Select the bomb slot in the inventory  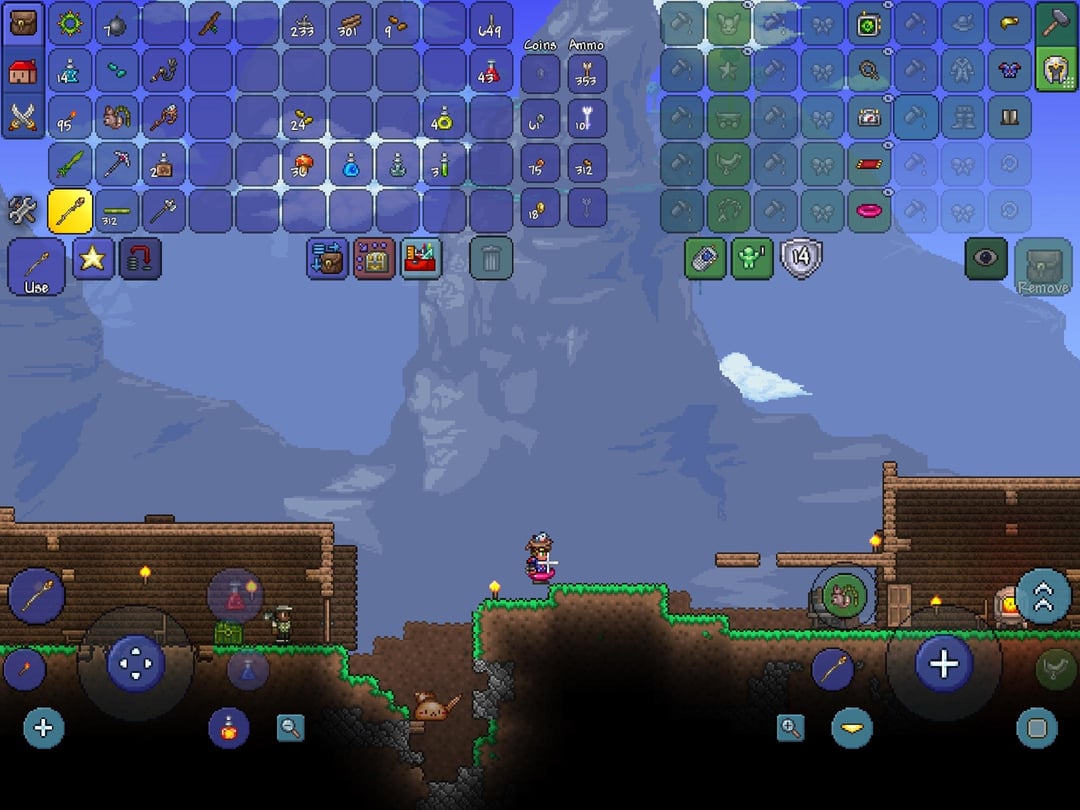pos(117,24)
